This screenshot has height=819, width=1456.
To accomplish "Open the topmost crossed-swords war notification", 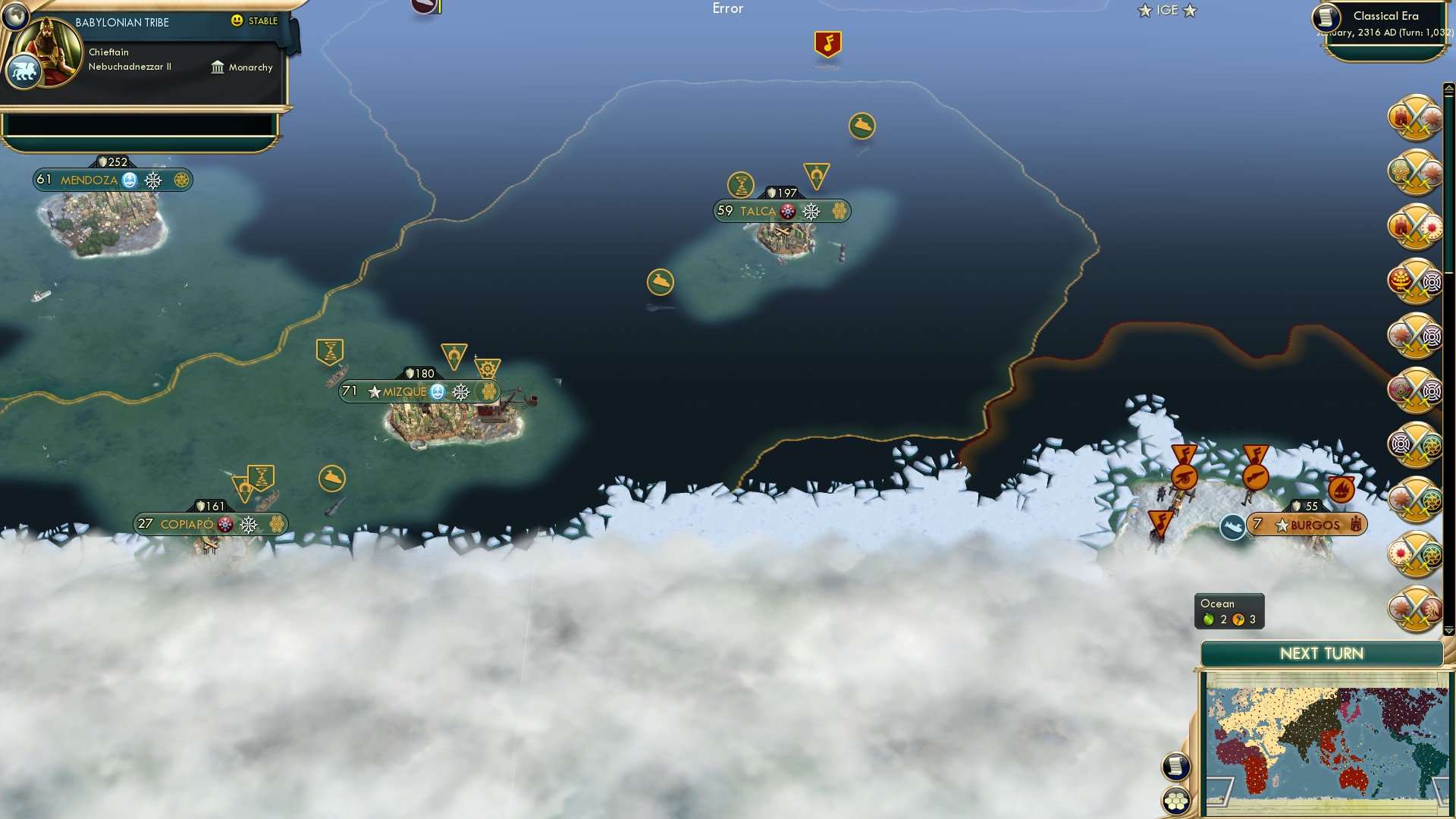I will click(1416, 118).
